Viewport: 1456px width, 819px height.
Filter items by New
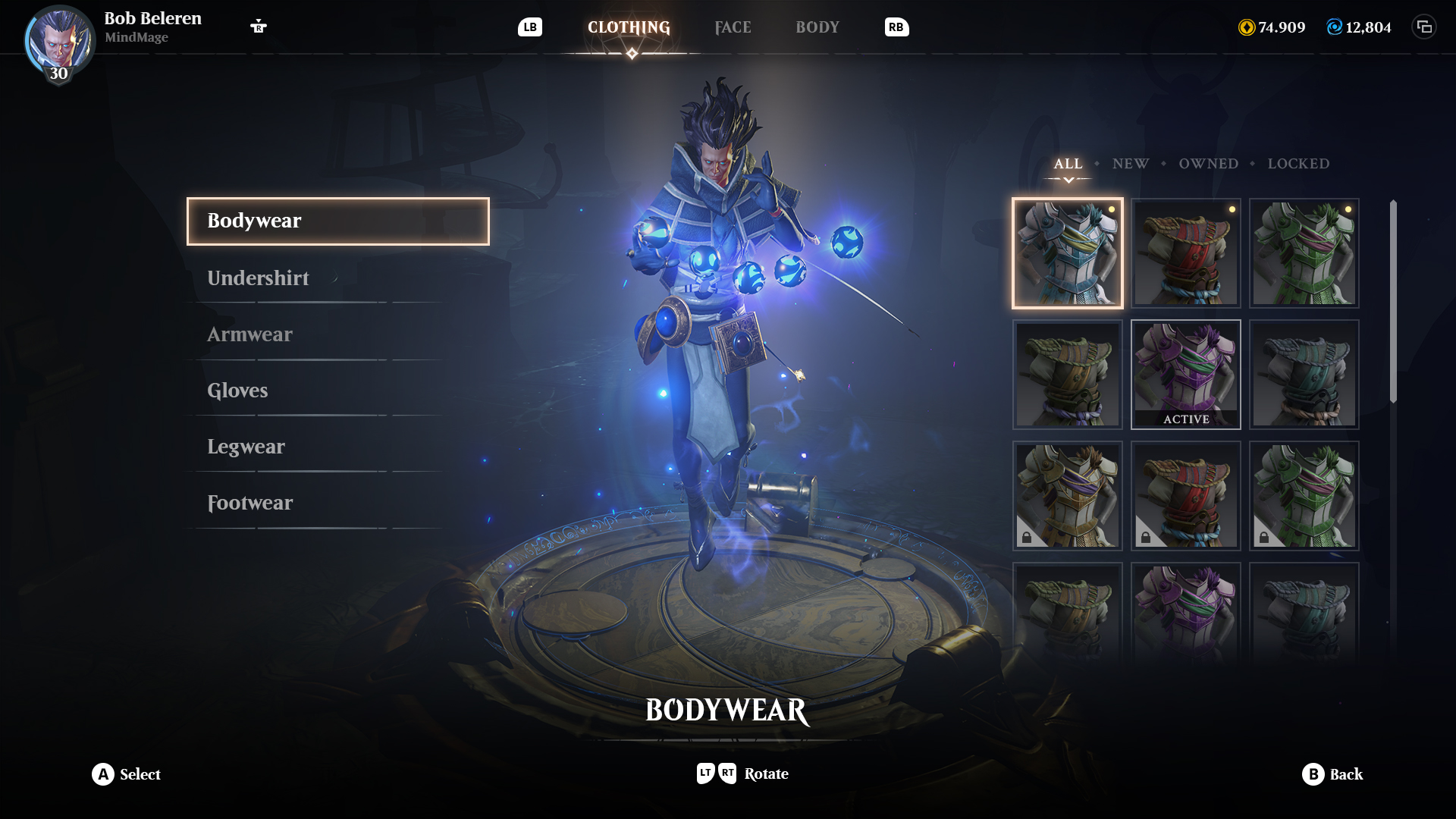tap(1130, 164)
